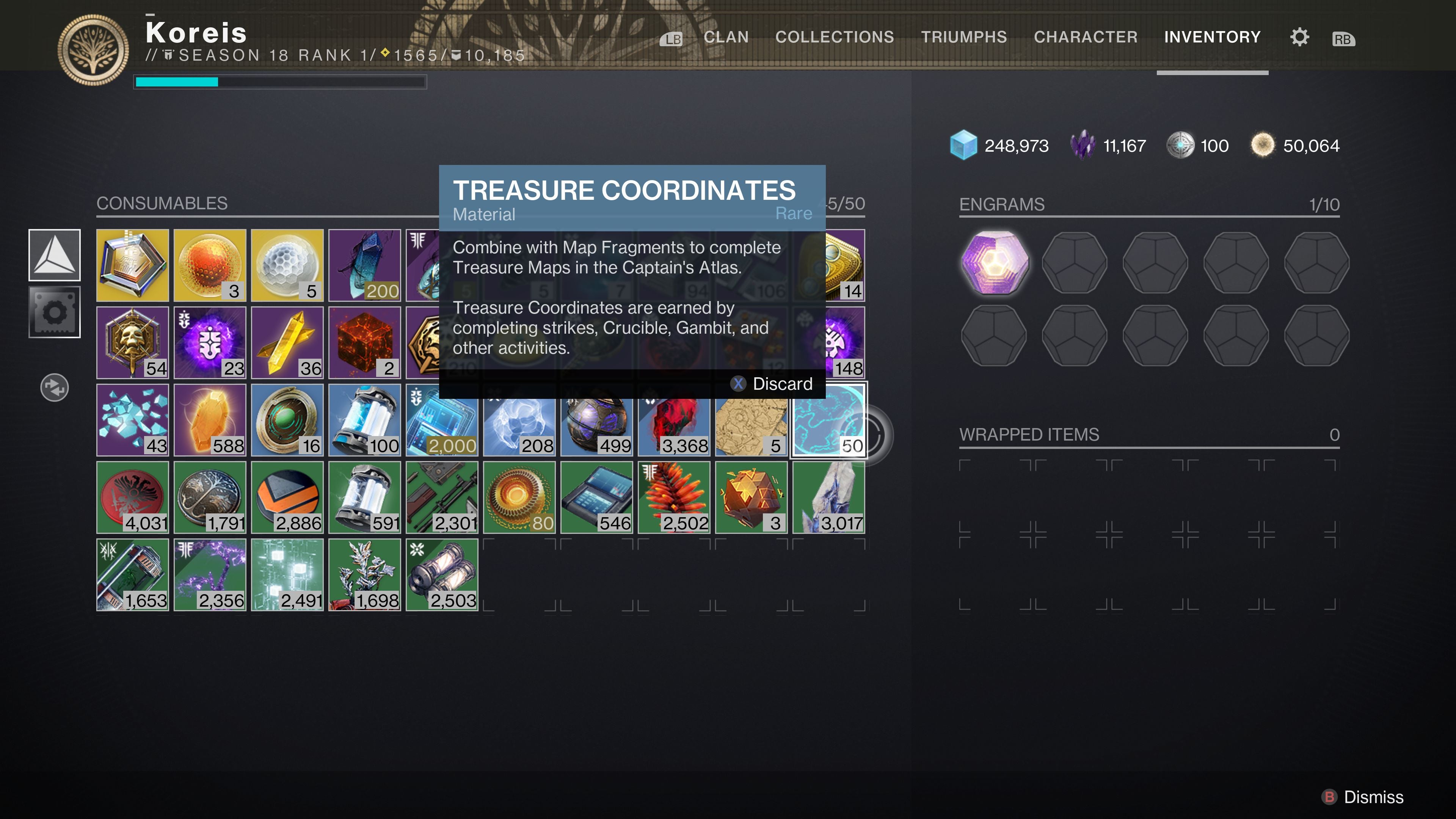Click the character-swap arrows icon
The width and height of the screenshot is (1456, 819).
coord(54,388)
